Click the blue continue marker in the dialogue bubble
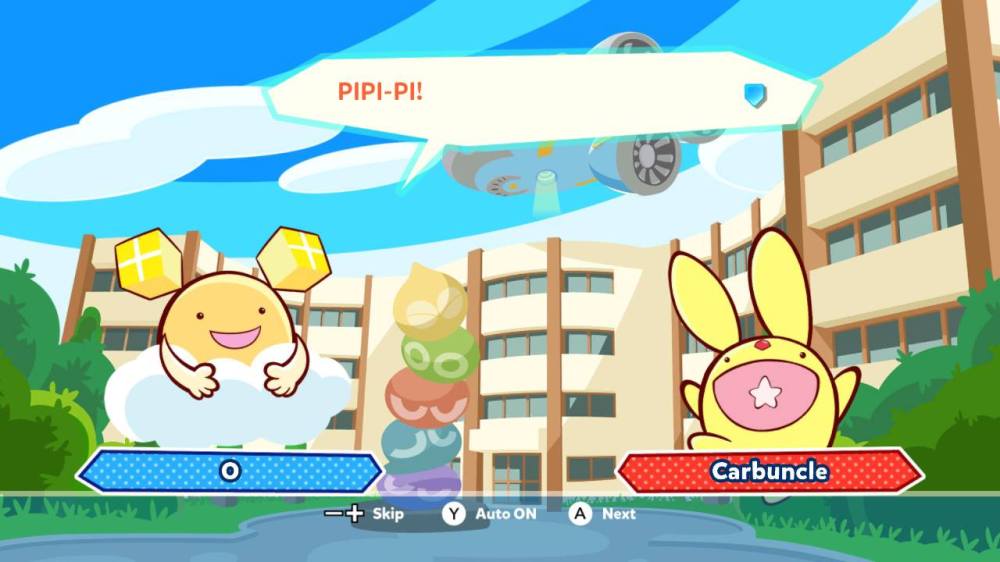The height and width of the screenshot is (562, 1000). coord(755,94)
